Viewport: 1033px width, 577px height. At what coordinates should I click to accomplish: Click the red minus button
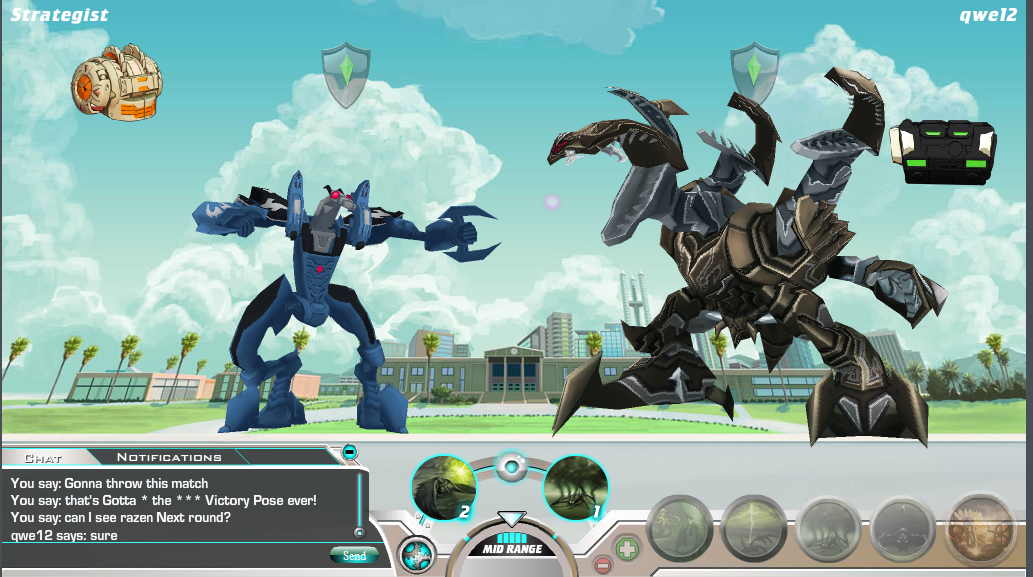pyautogui.click(x=602, y=565)
